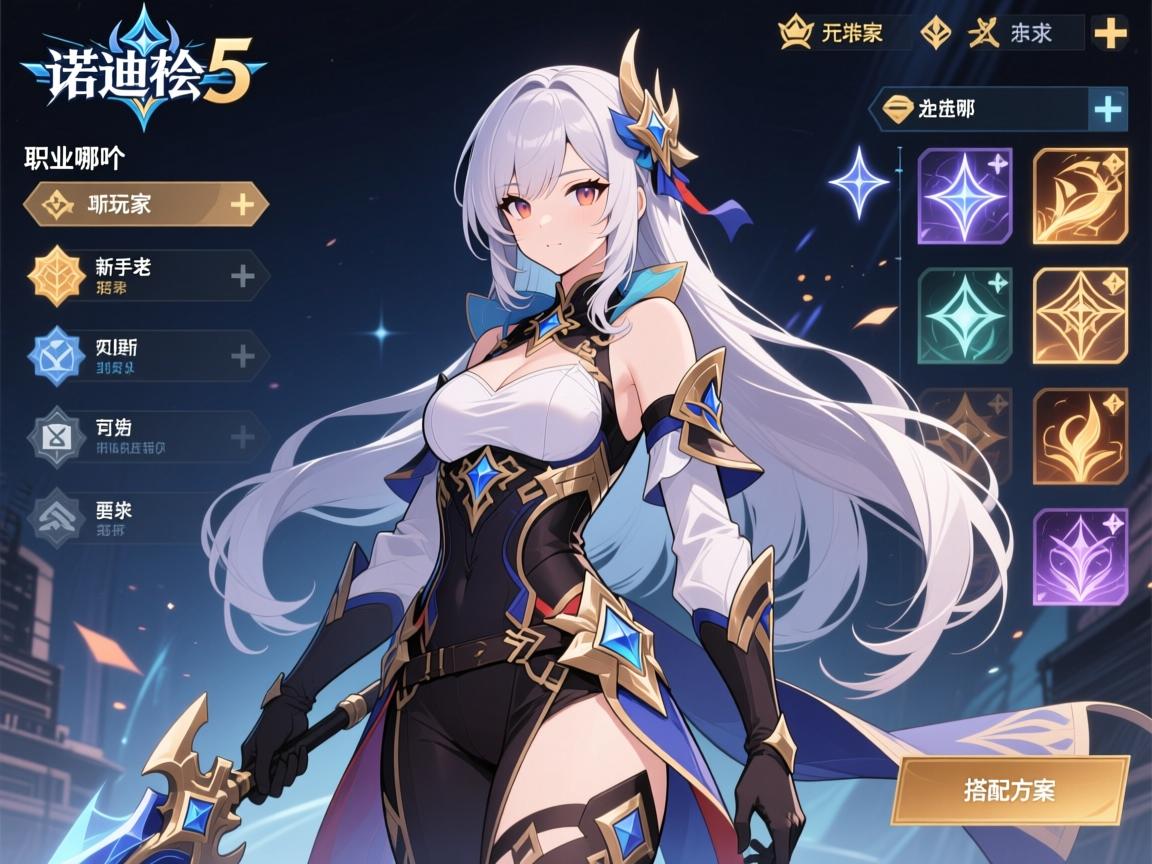The width and height of the screenshot is (1152, 864).
Task: Select the 新手 class entry
Action: click(x=145, y=275)
